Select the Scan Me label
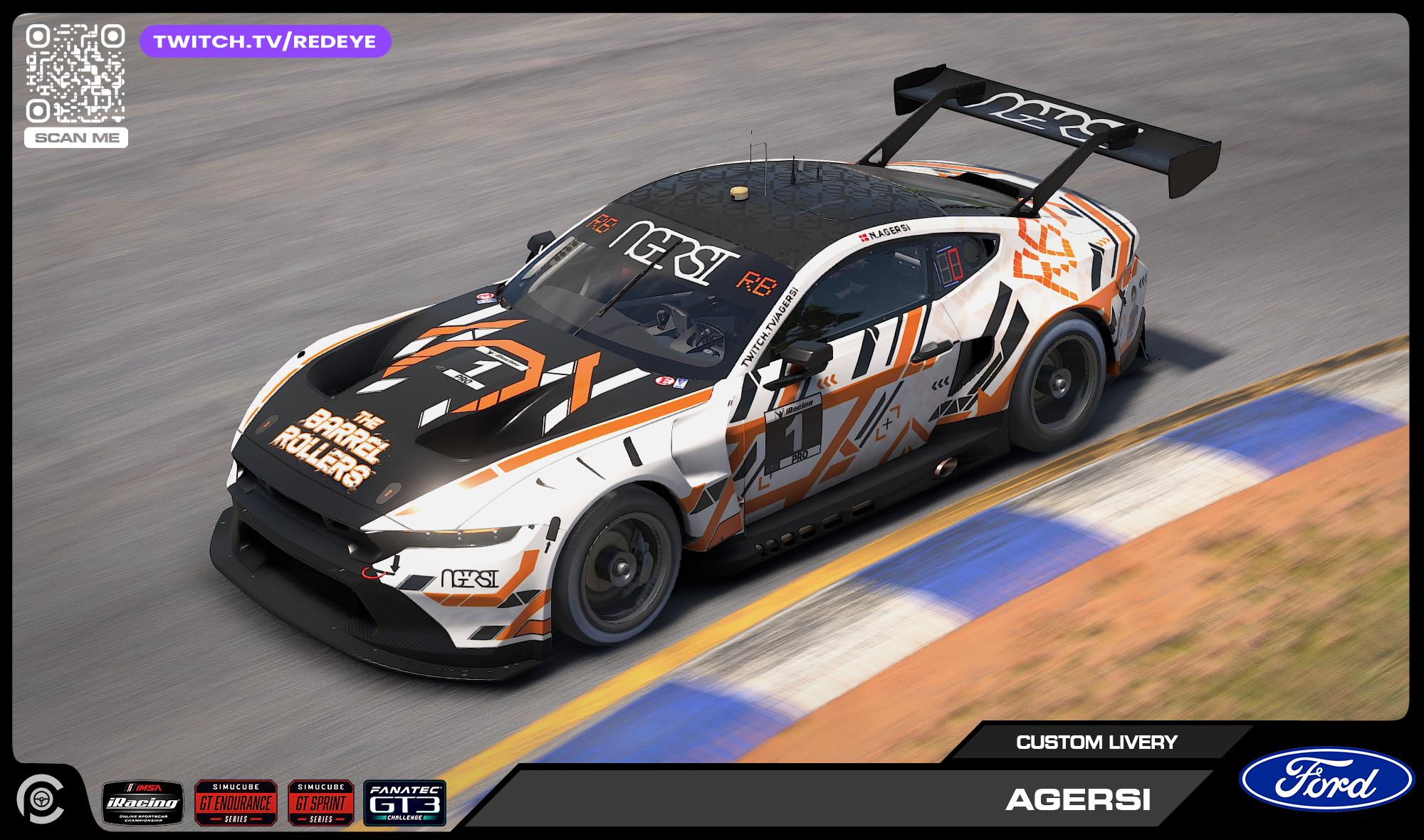The width and height of the screenshot is (1424, 840). (x=75, y=138)
